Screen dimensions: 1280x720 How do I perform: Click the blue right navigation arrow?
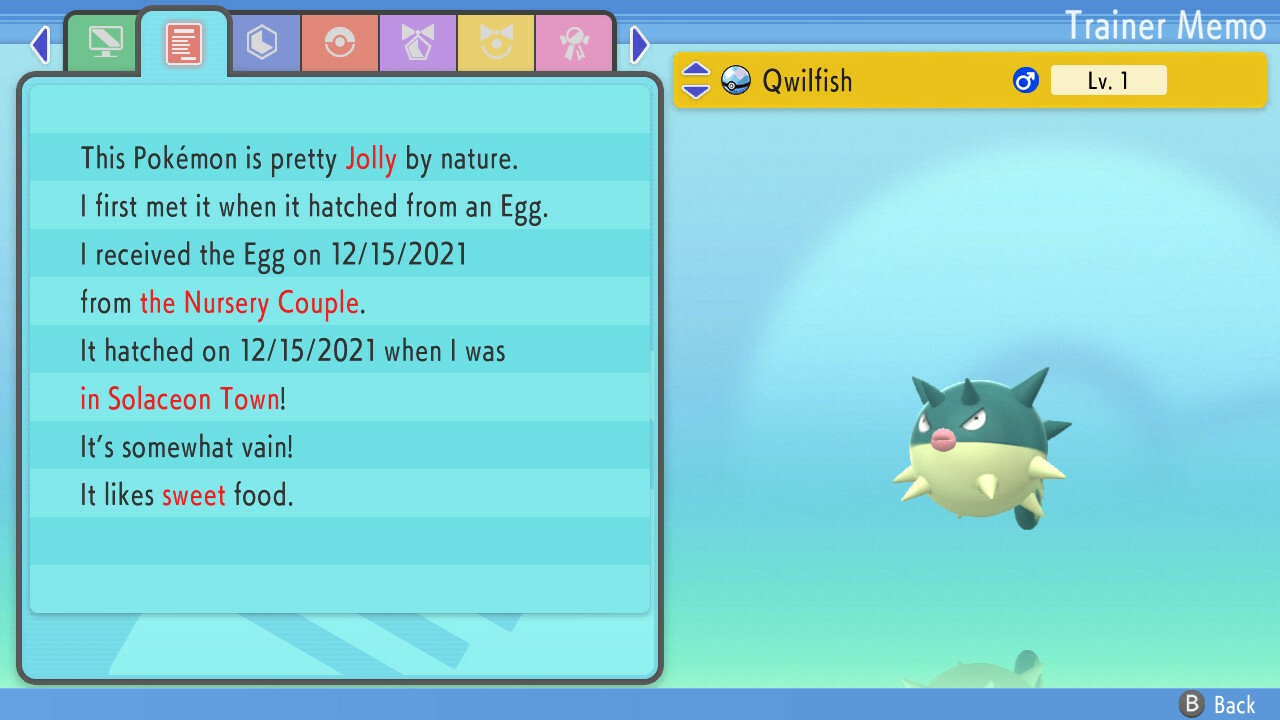click(x=639, y=44)
